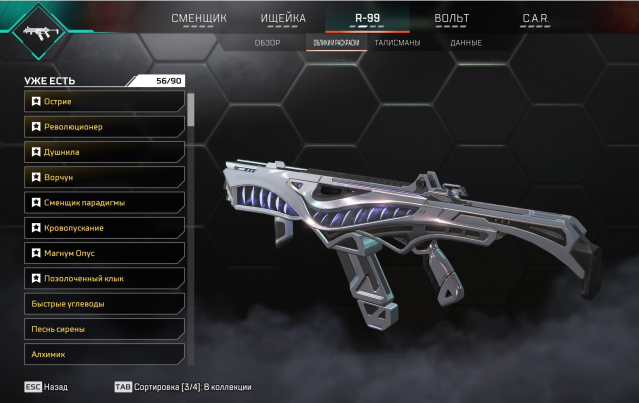Pick the Ворчун skin
Screen dimensions: 639x403
[105, 177]
